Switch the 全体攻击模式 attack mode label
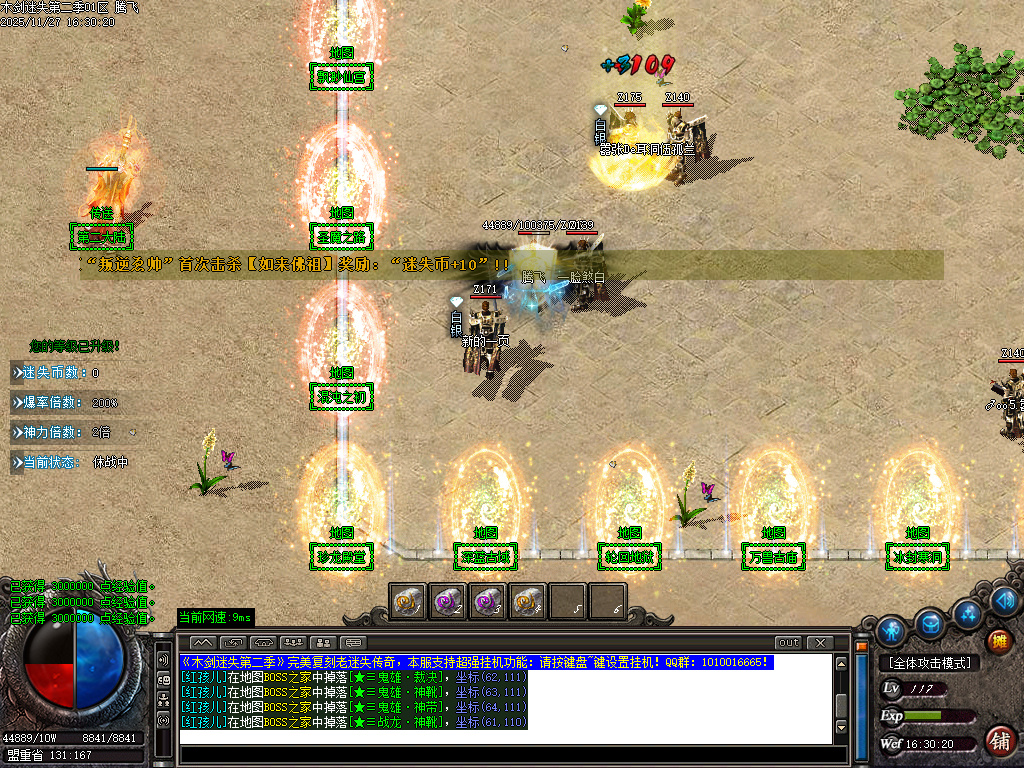The width and height of the screenshot is (1024, 768). coord(929,663)
